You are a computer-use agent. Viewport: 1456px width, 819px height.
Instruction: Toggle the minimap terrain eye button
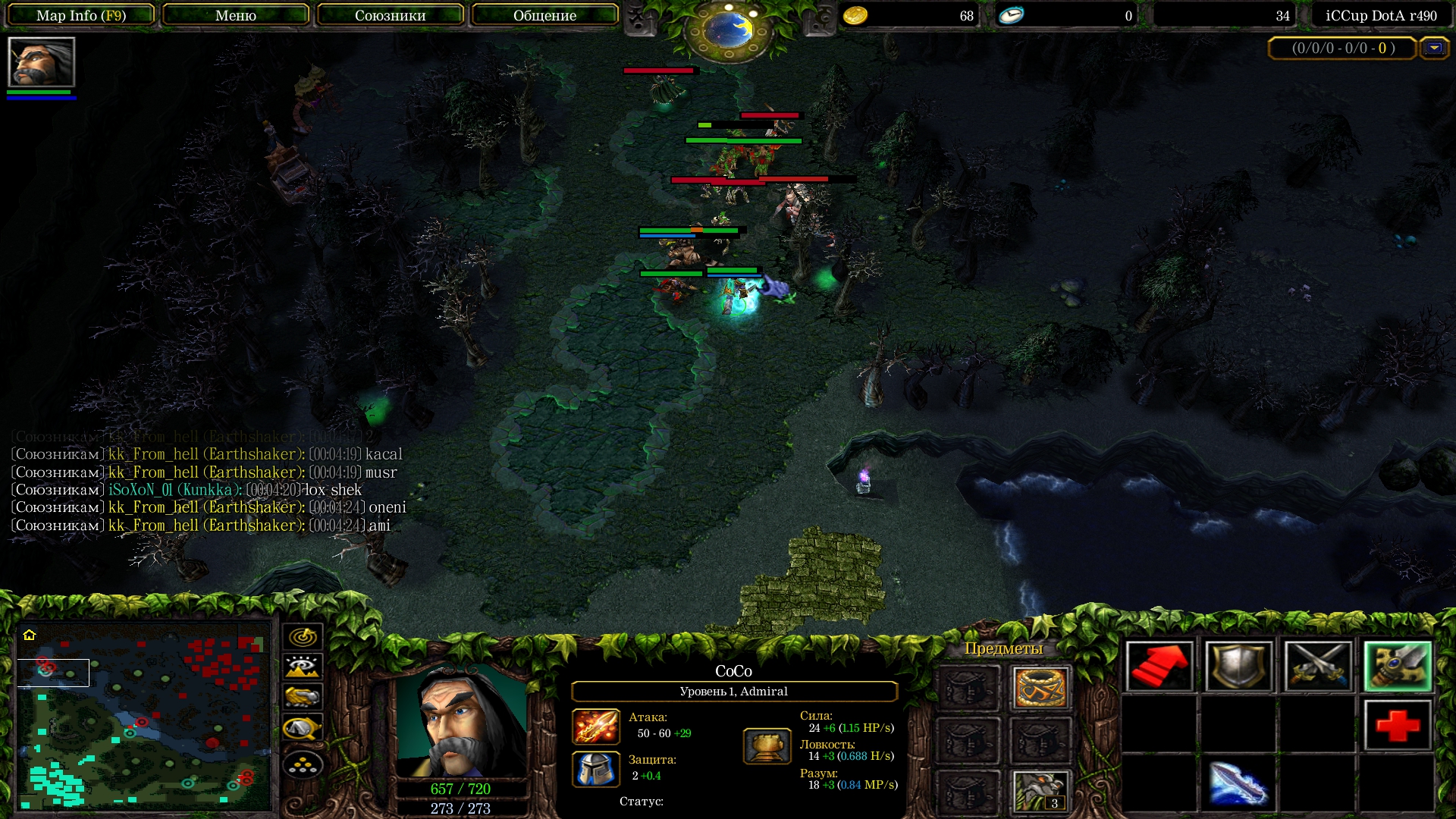point(303,667)
